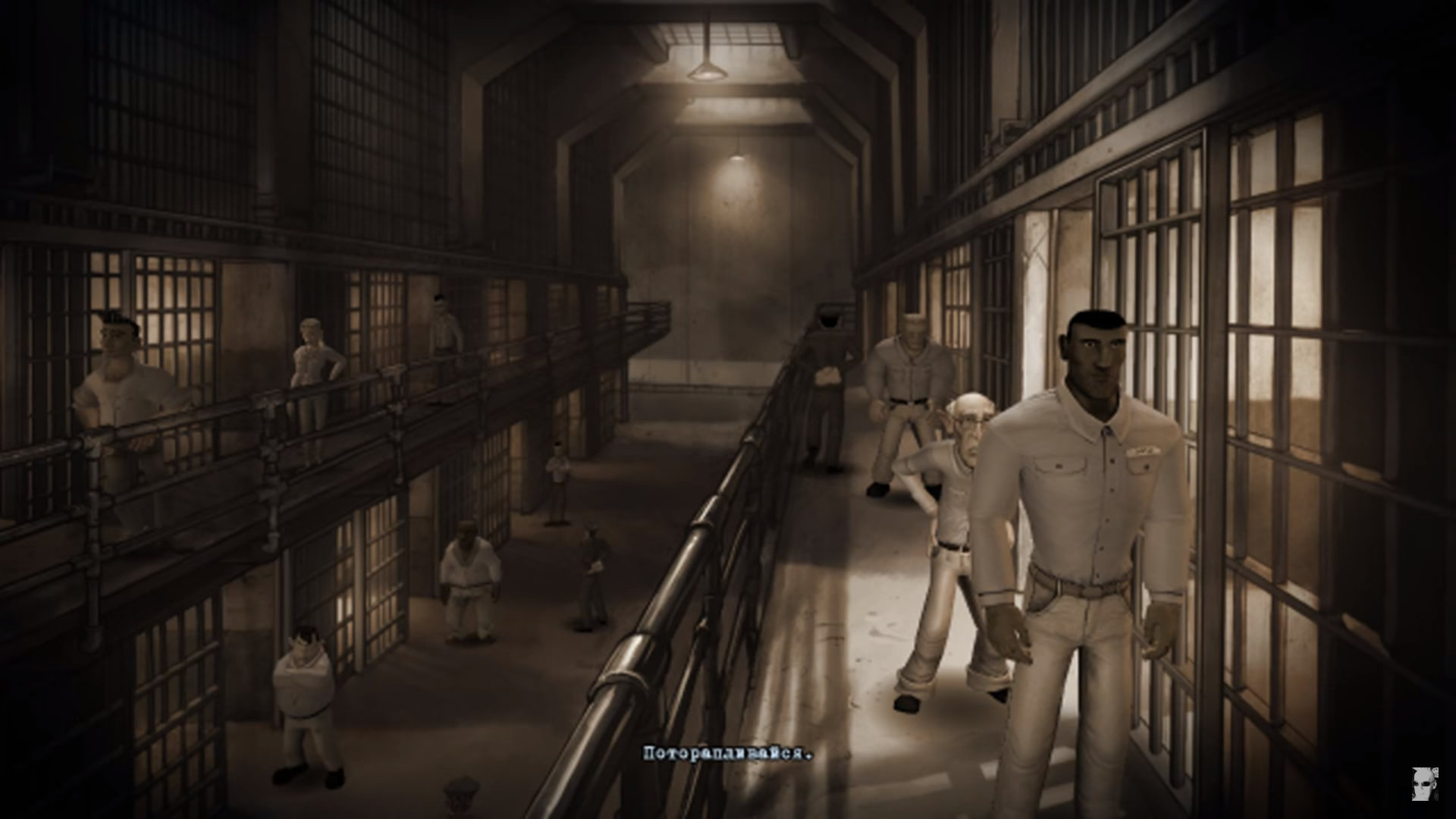The height and width of the screenshot is (819, 1456).
Task: Click the sunglasses-face channel watermark
Action: tap(1426, 783)
